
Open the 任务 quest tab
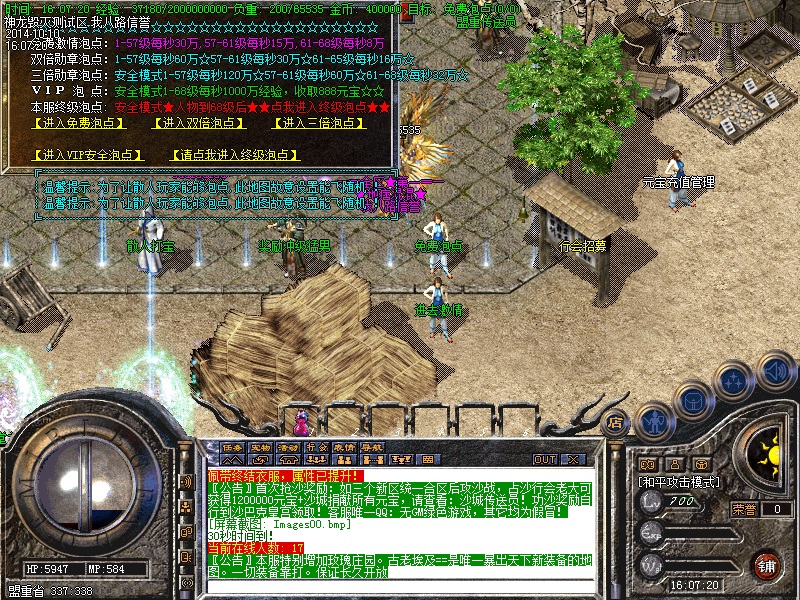pos(233,447)
